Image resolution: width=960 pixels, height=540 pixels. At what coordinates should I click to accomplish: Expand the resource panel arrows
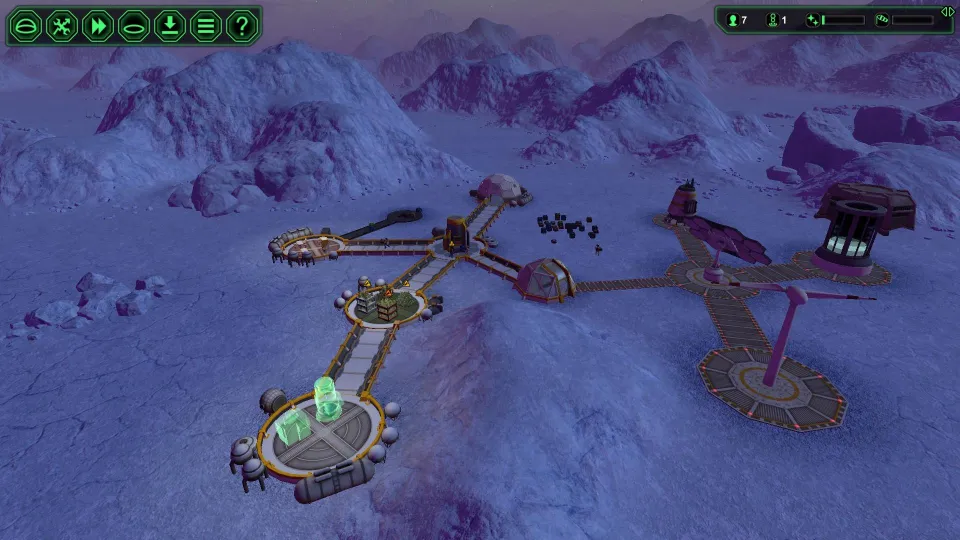click(x=946, y=11)
